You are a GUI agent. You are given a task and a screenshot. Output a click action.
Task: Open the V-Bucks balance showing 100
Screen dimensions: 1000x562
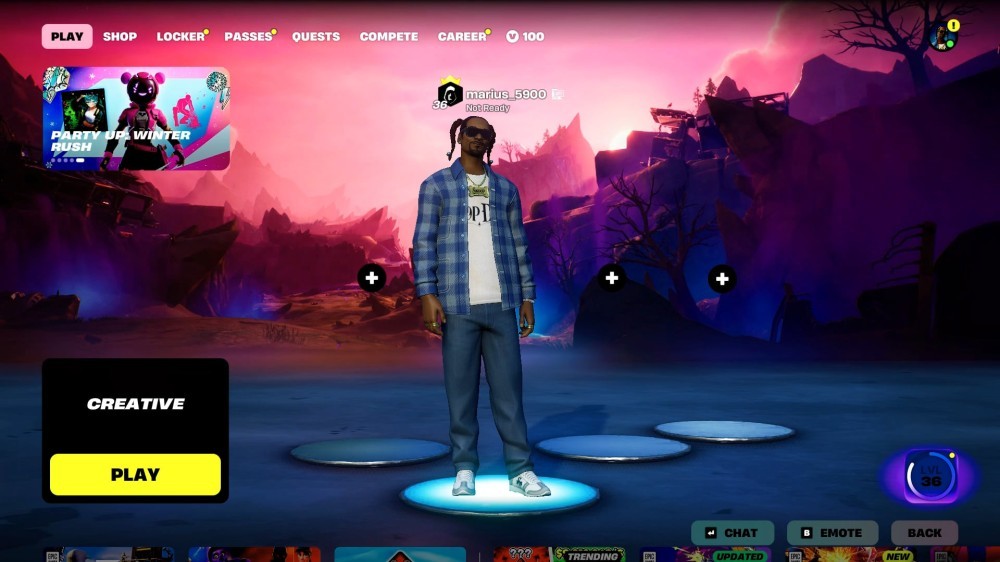525,37
